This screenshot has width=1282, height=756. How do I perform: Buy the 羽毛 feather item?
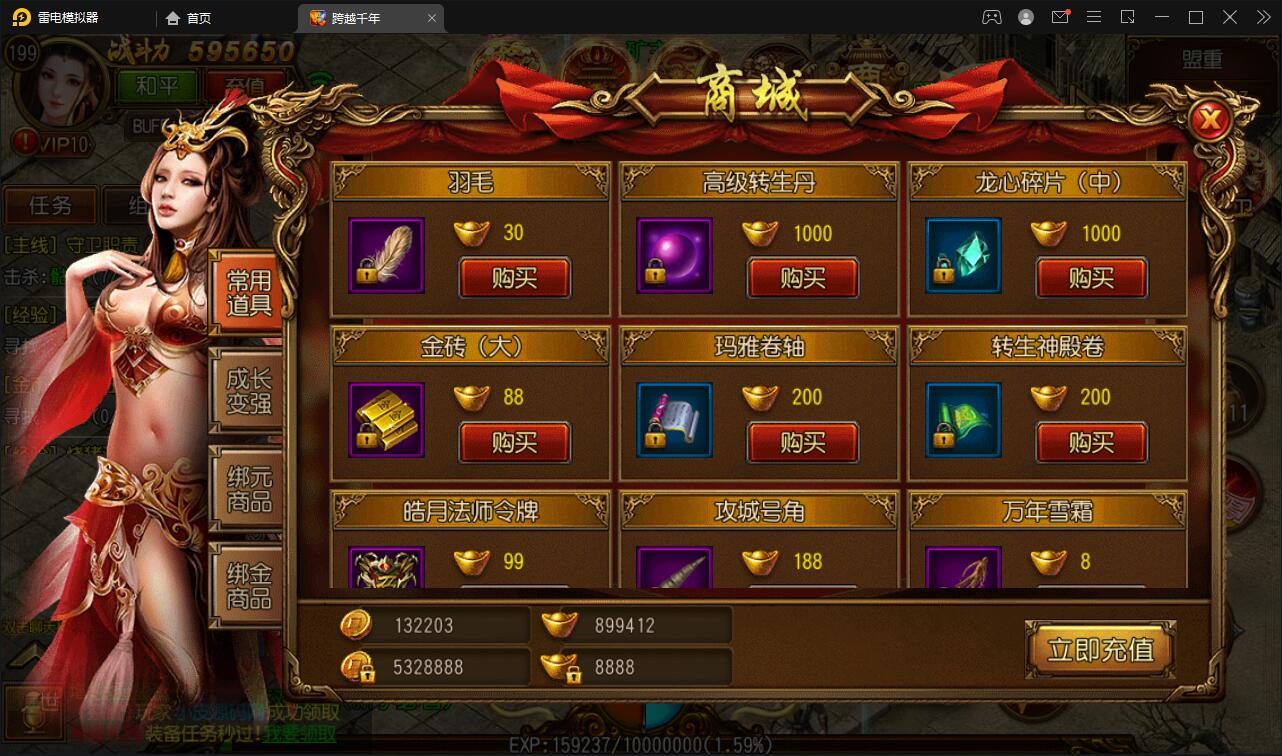click(514, 278)
